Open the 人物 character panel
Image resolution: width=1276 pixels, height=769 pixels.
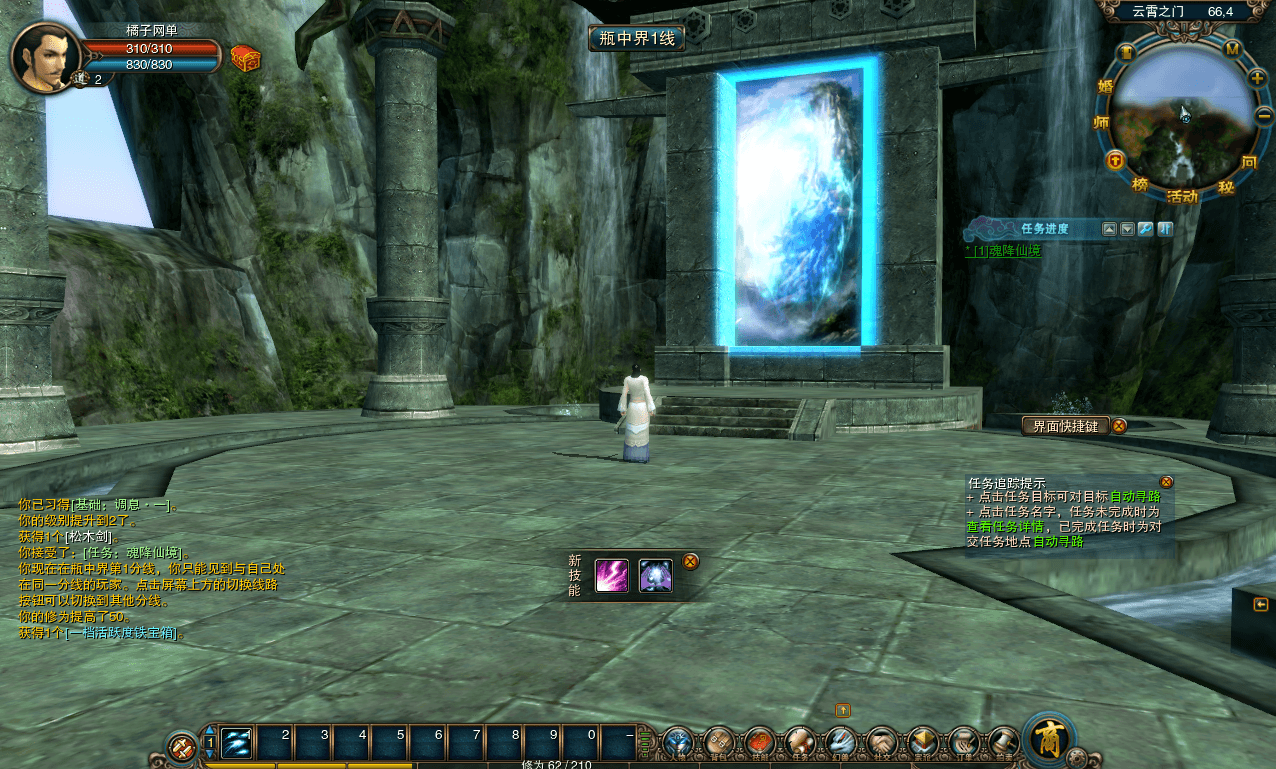(x=679, y=741)
